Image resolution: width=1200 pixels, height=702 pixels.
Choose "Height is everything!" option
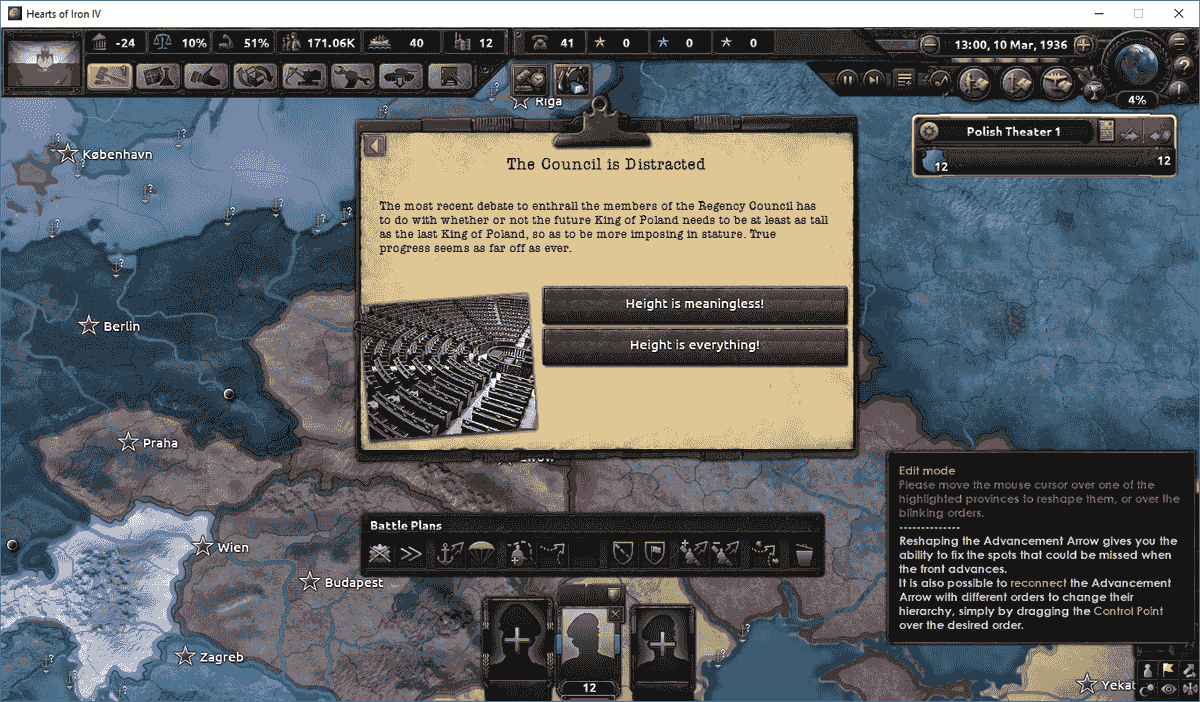(694, 346)
